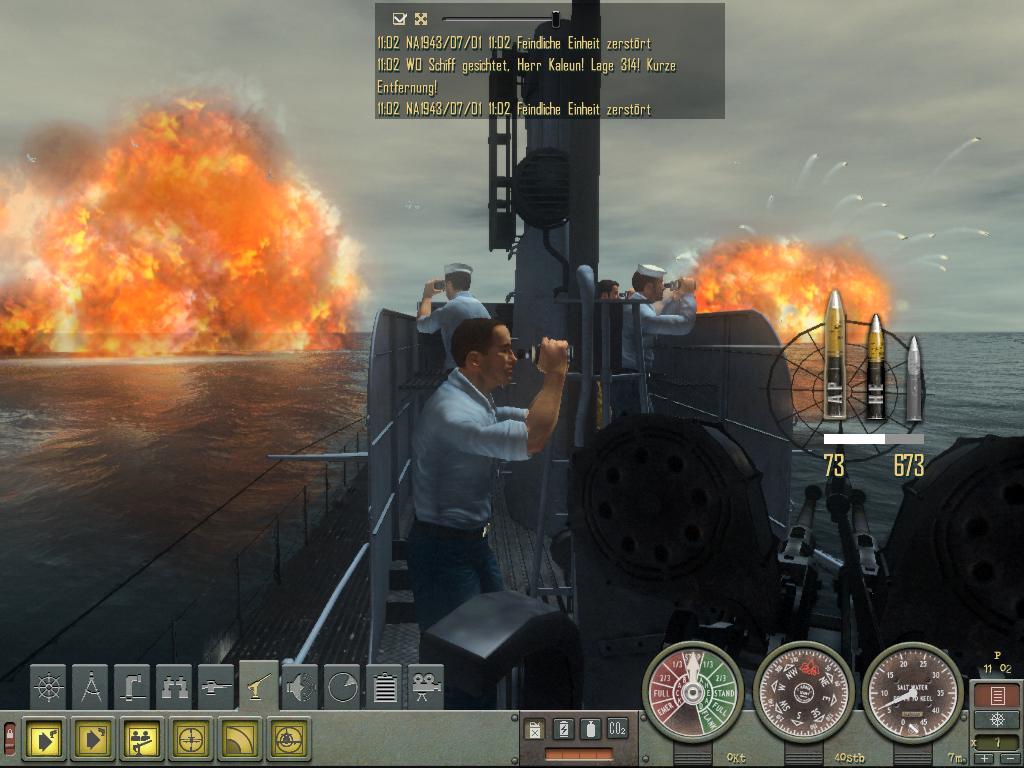Open the navigation compass-divider tab

(91, 688)
